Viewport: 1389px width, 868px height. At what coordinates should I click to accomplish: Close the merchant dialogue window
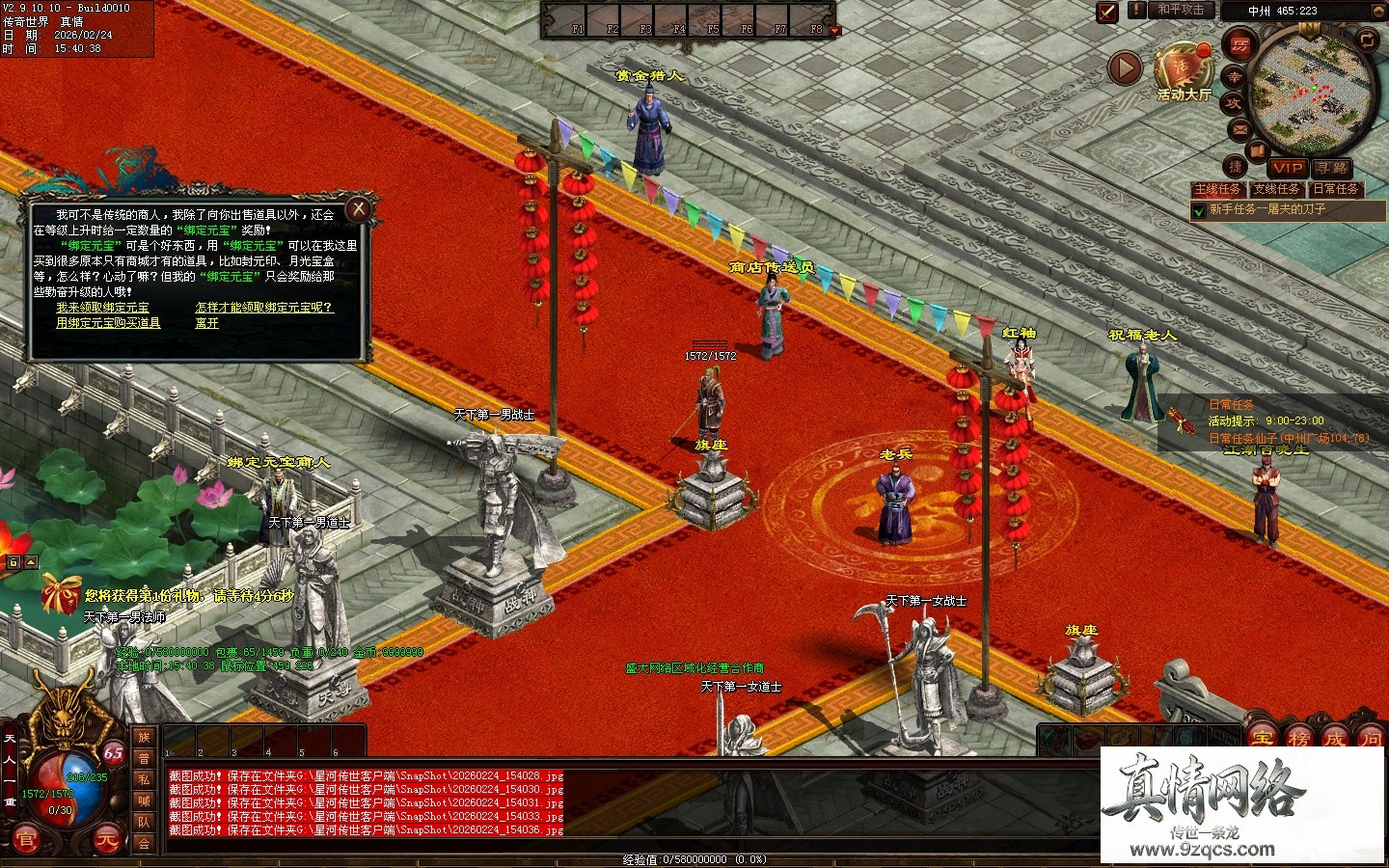coord(359,208)
